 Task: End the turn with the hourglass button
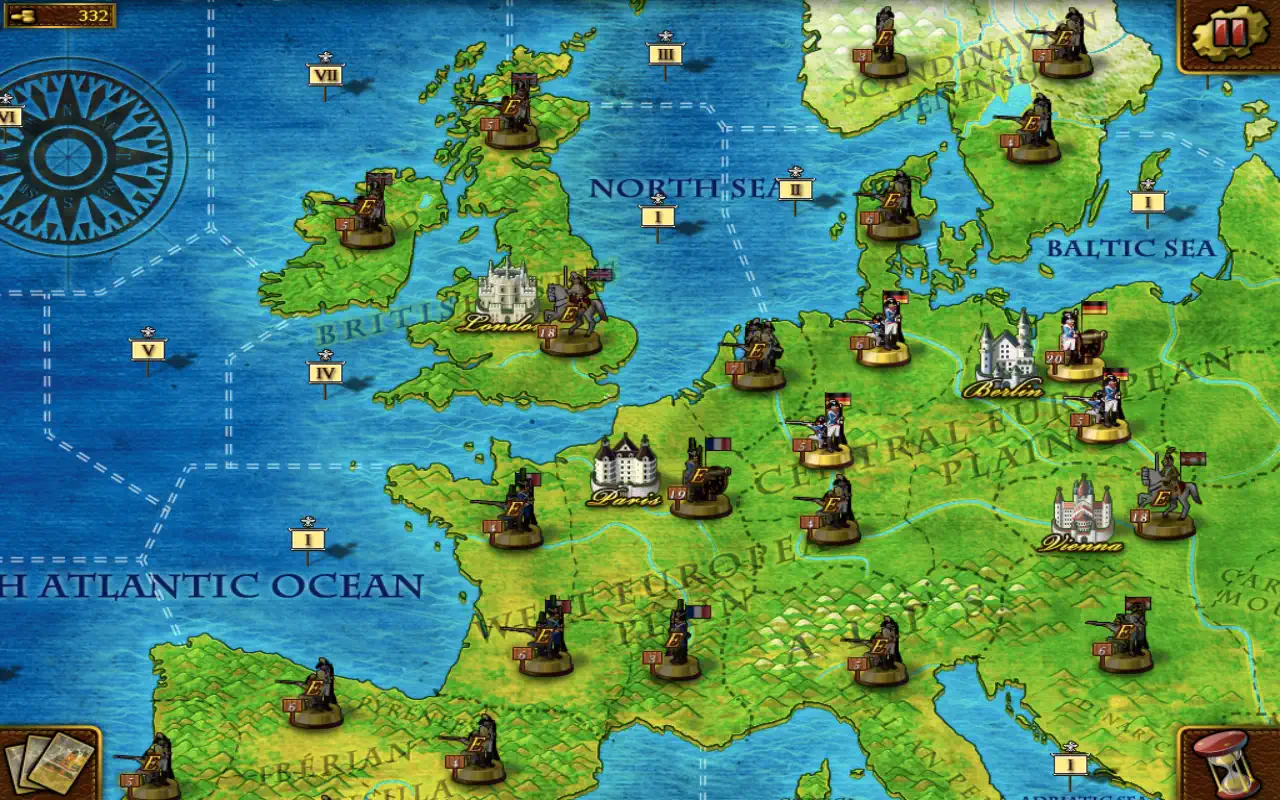tap(1228, 762)
